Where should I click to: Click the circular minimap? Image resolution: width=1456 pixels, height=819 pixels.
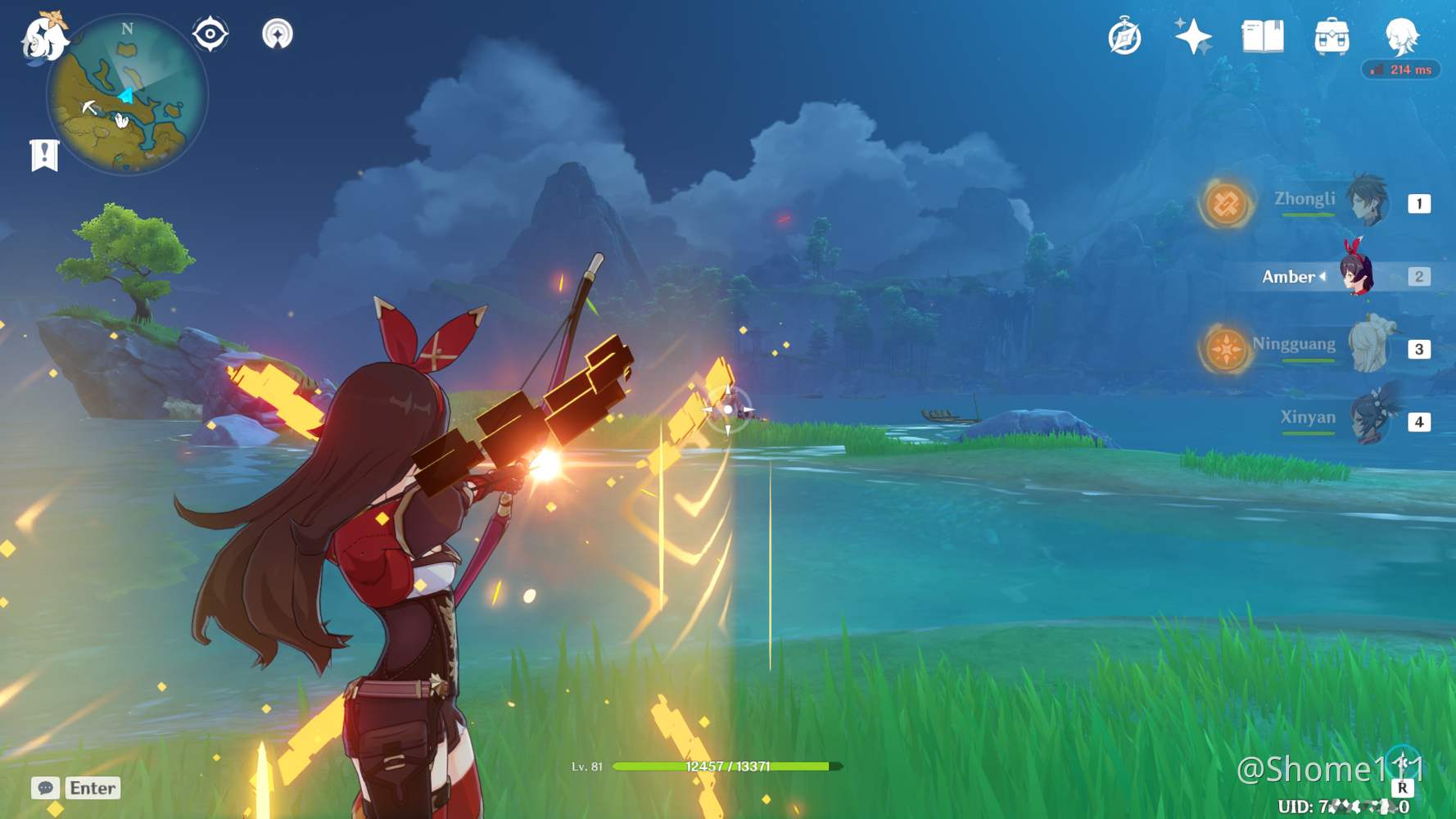tap(127, 94)
